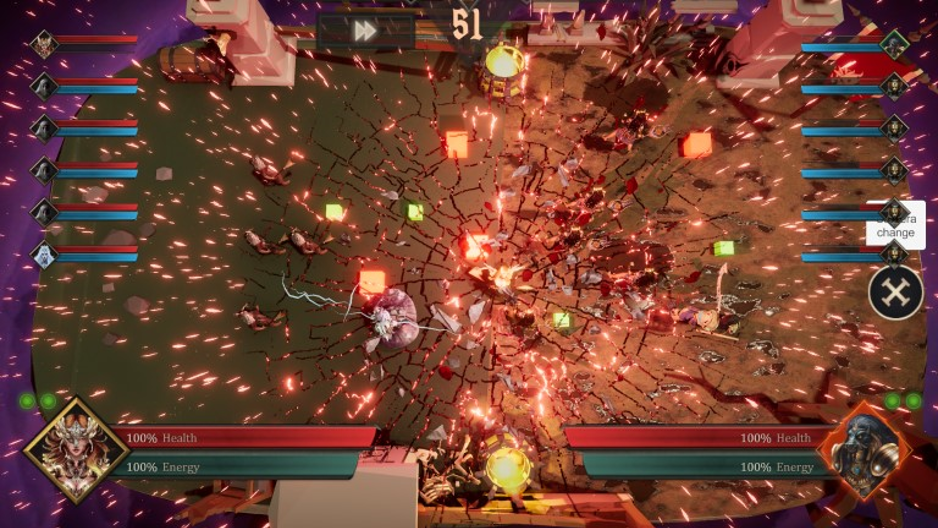Screen dimensions: 938x528
Task: Choose the top unit portrait in the left roster
Action: pos(44,44)
